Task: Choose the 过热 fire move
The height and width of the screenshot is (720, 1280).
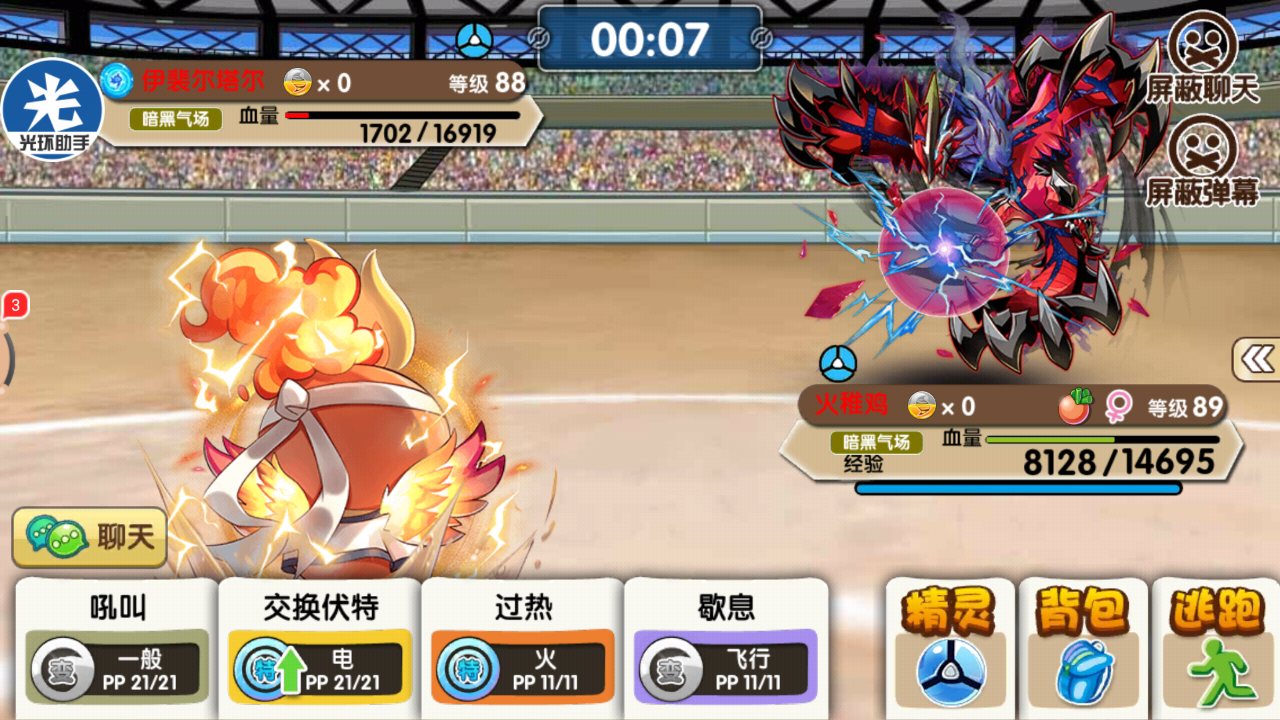Action: coord(523,645)
